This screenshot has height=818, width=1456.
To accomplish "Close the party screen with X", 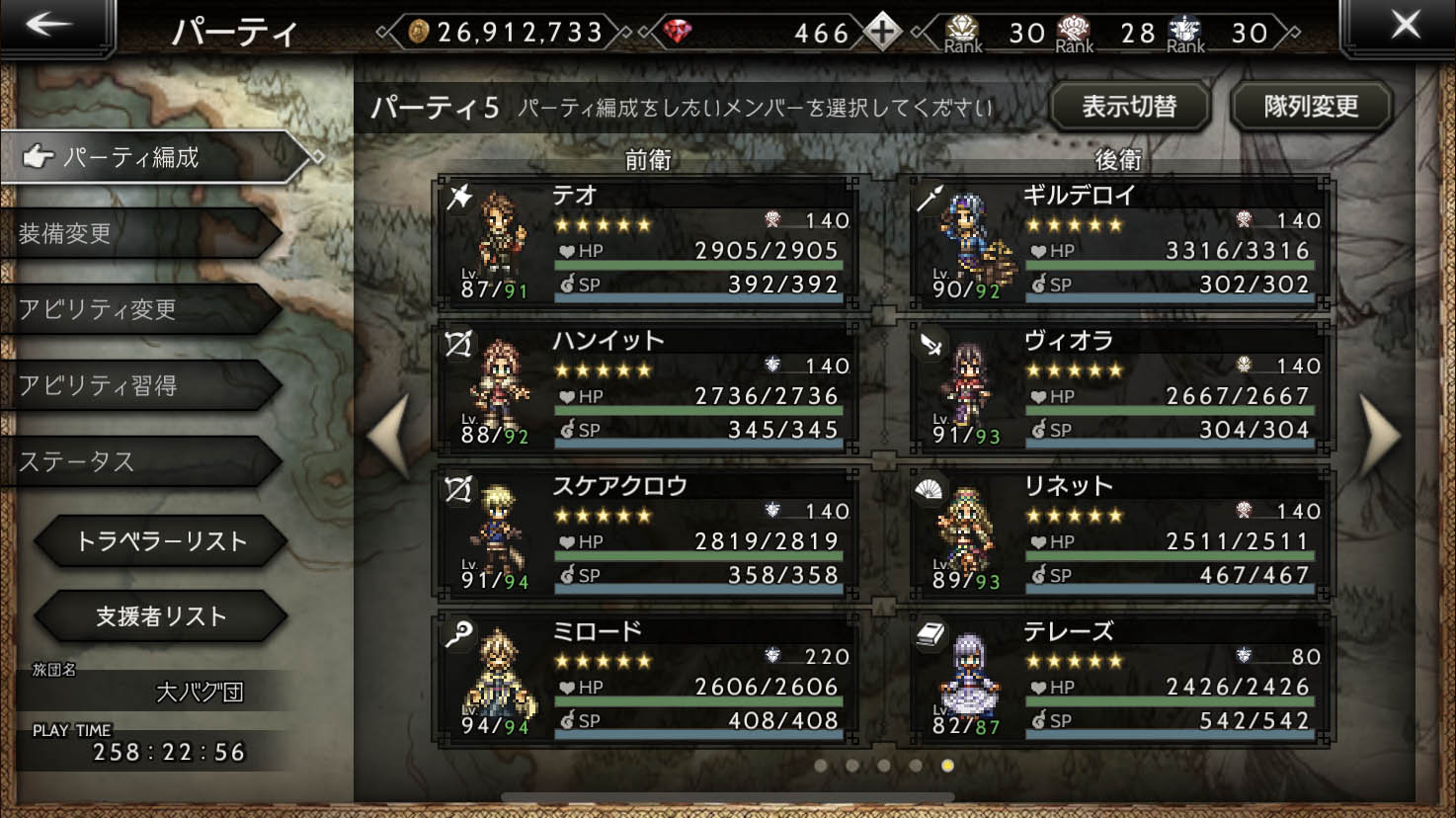I will 1405,27.
